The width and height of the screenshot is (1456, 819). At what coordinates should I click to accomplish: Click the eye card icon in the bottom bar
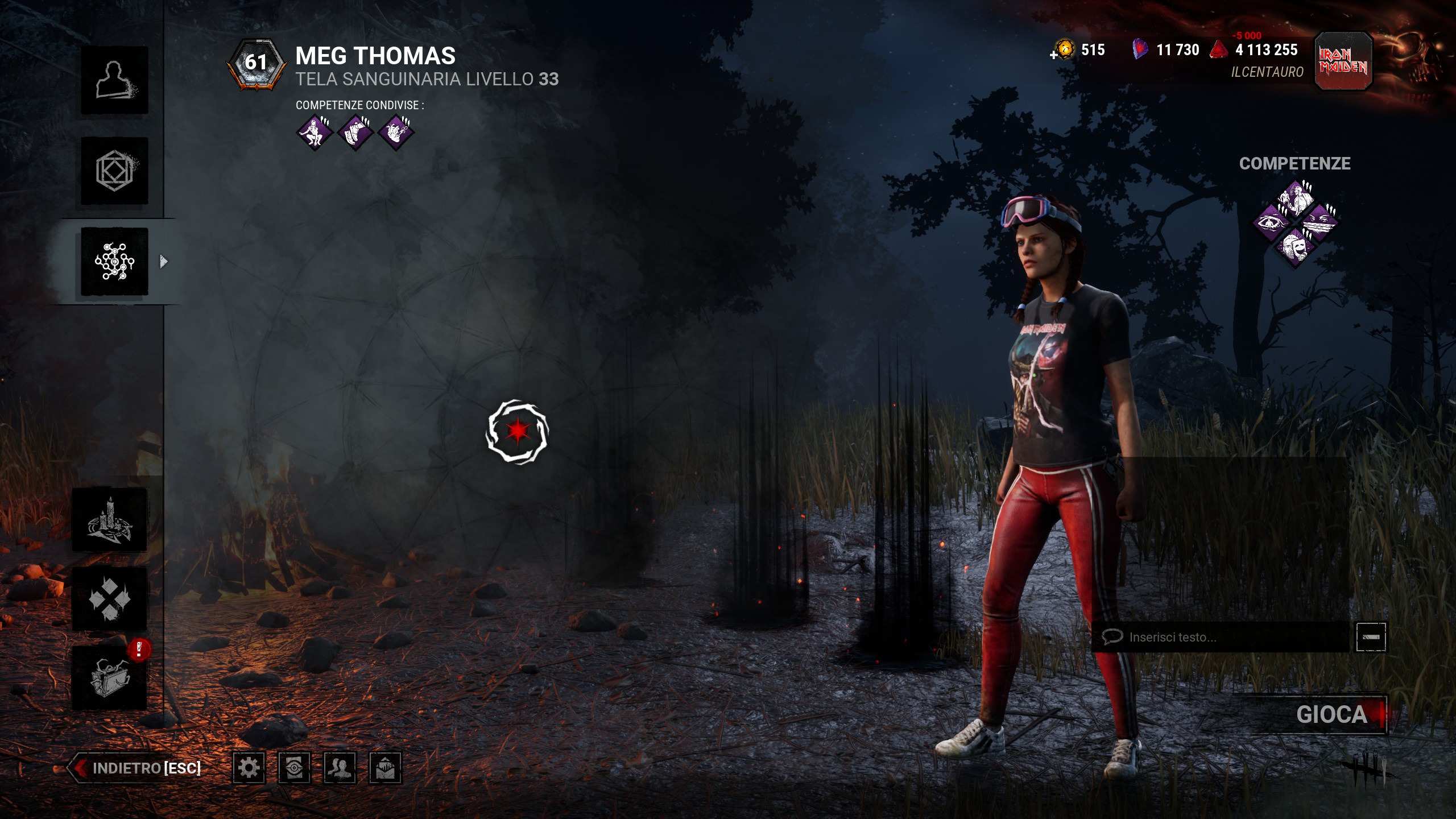295,768
